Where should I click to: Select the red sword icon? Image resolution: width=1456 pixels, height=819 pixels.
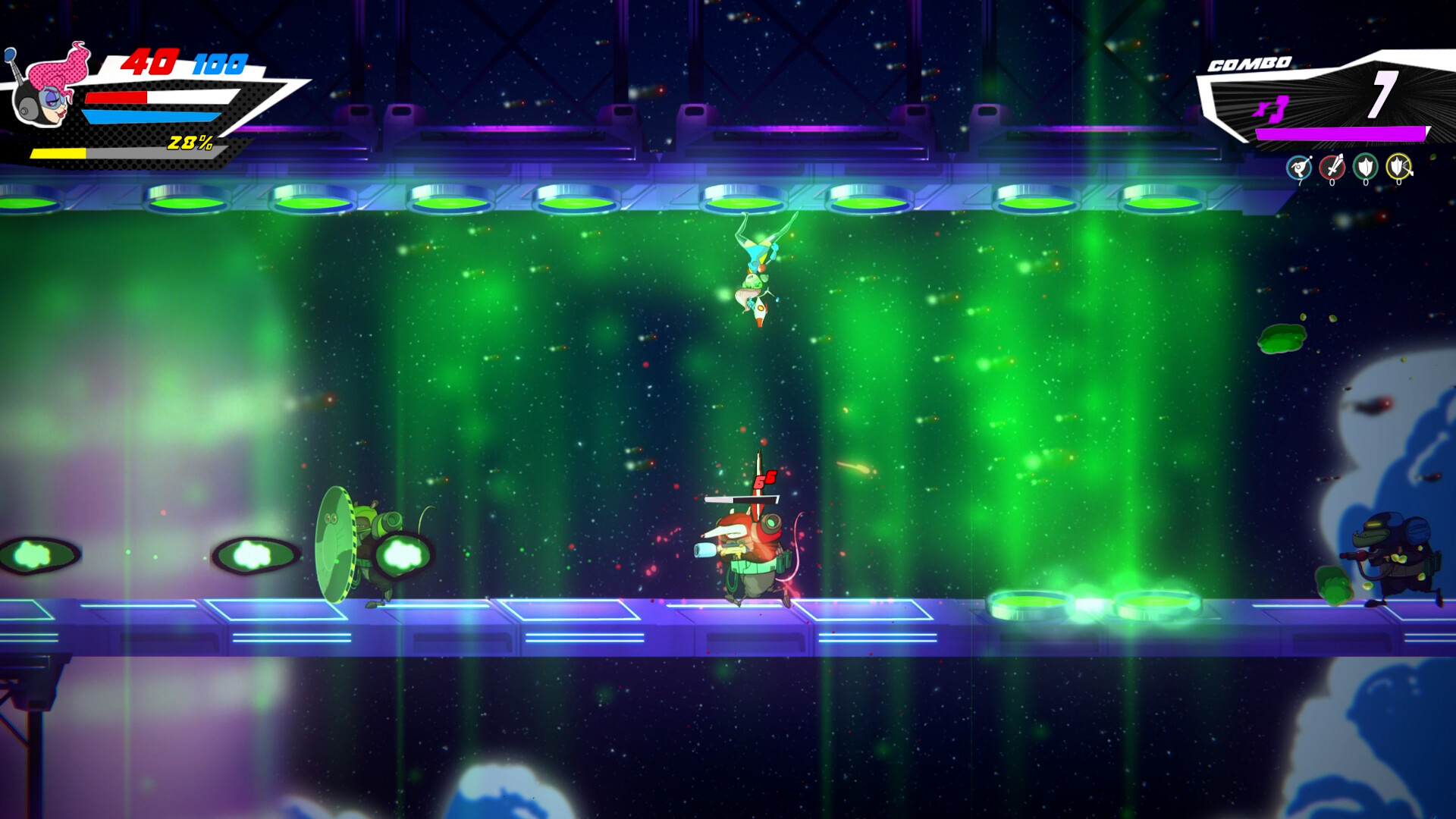pyautogui.click(x=1332, y=167)
